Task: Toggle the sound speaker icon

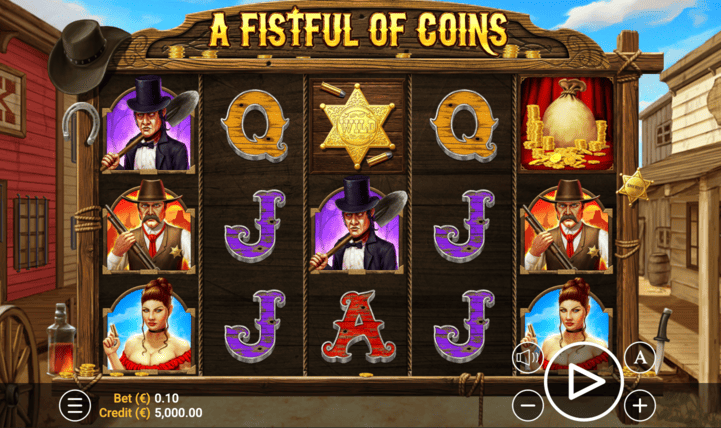Action: 528,357
